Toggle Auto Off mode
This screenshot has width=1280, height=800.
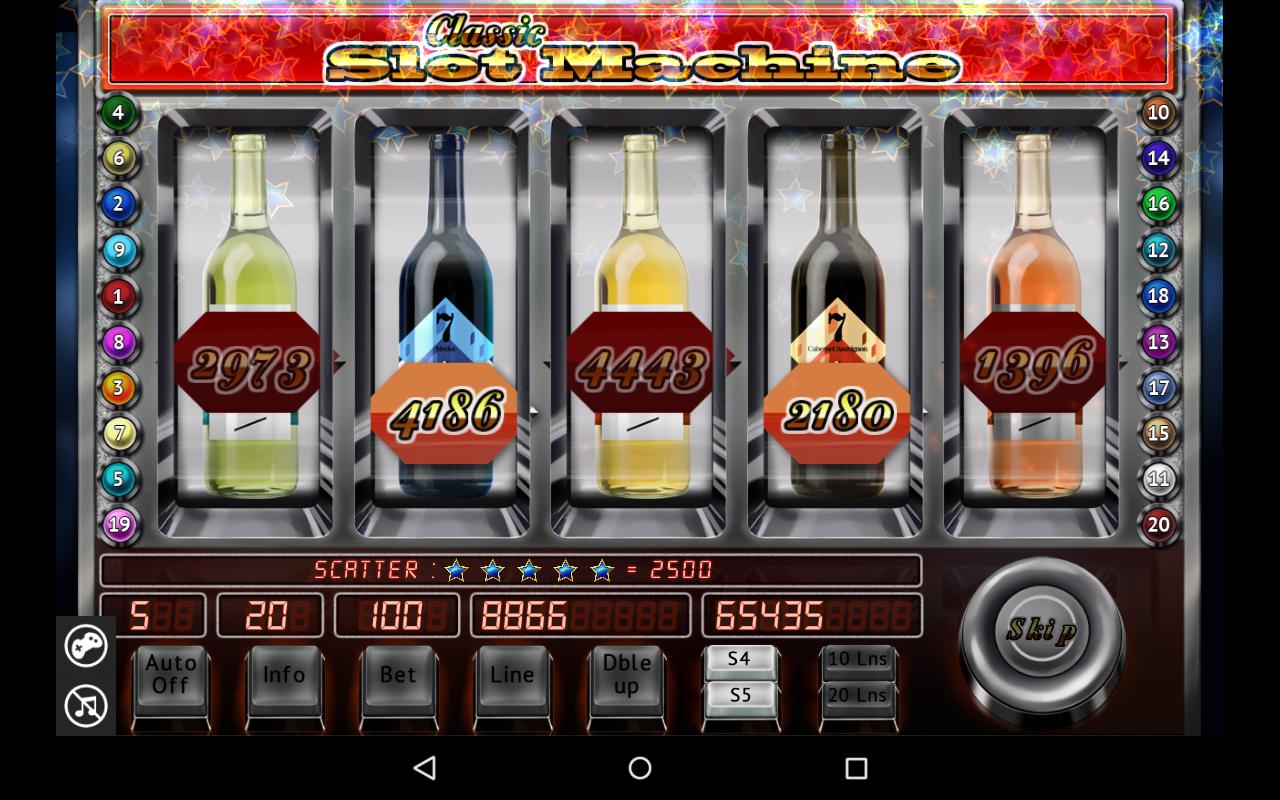[x=170, y=675]
